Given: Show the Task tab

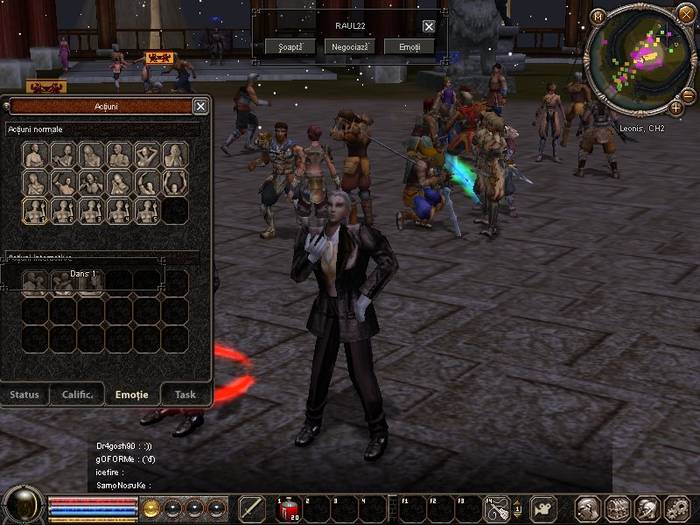Looking at the screenshot, I should (185, 394).
